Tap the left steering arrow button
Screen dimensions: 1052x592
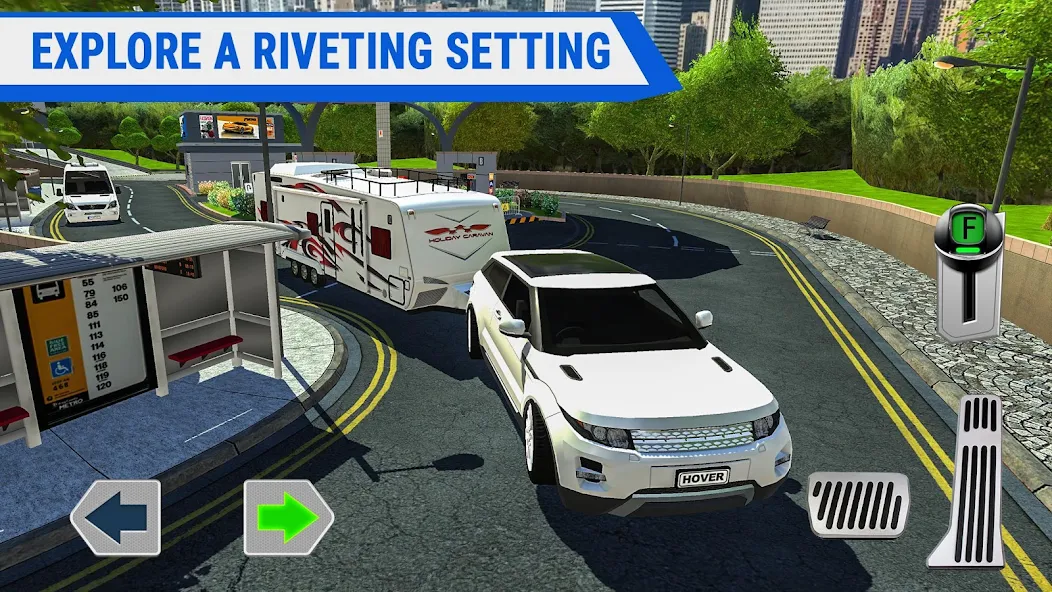(116, 517)
